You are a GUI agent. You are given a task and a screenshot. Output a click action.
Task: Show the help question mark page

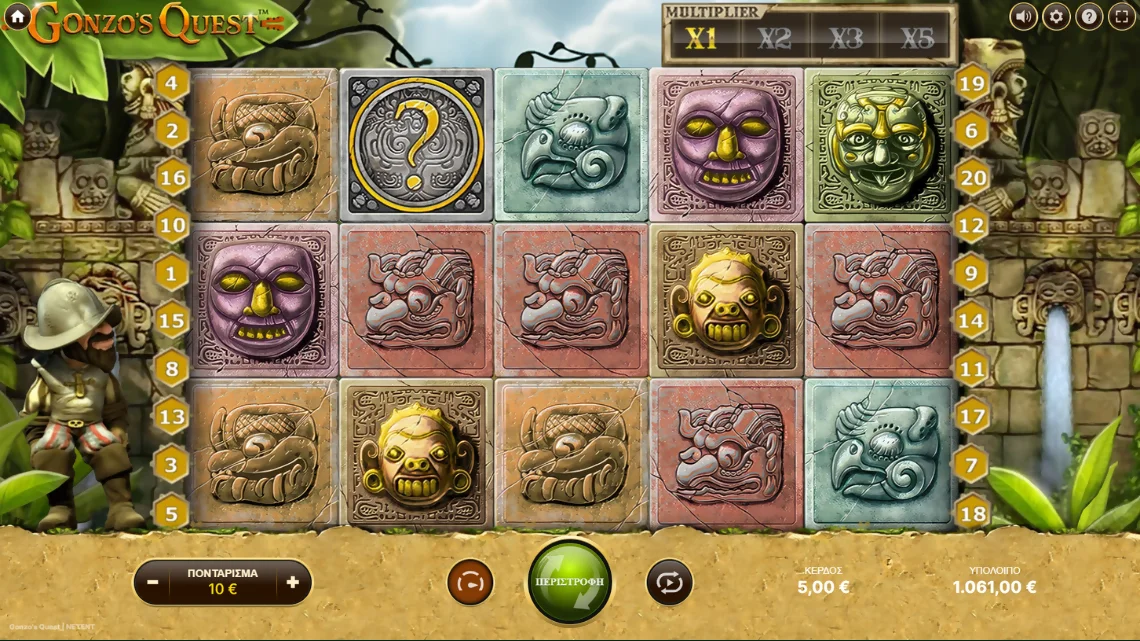click(1089, 16)
